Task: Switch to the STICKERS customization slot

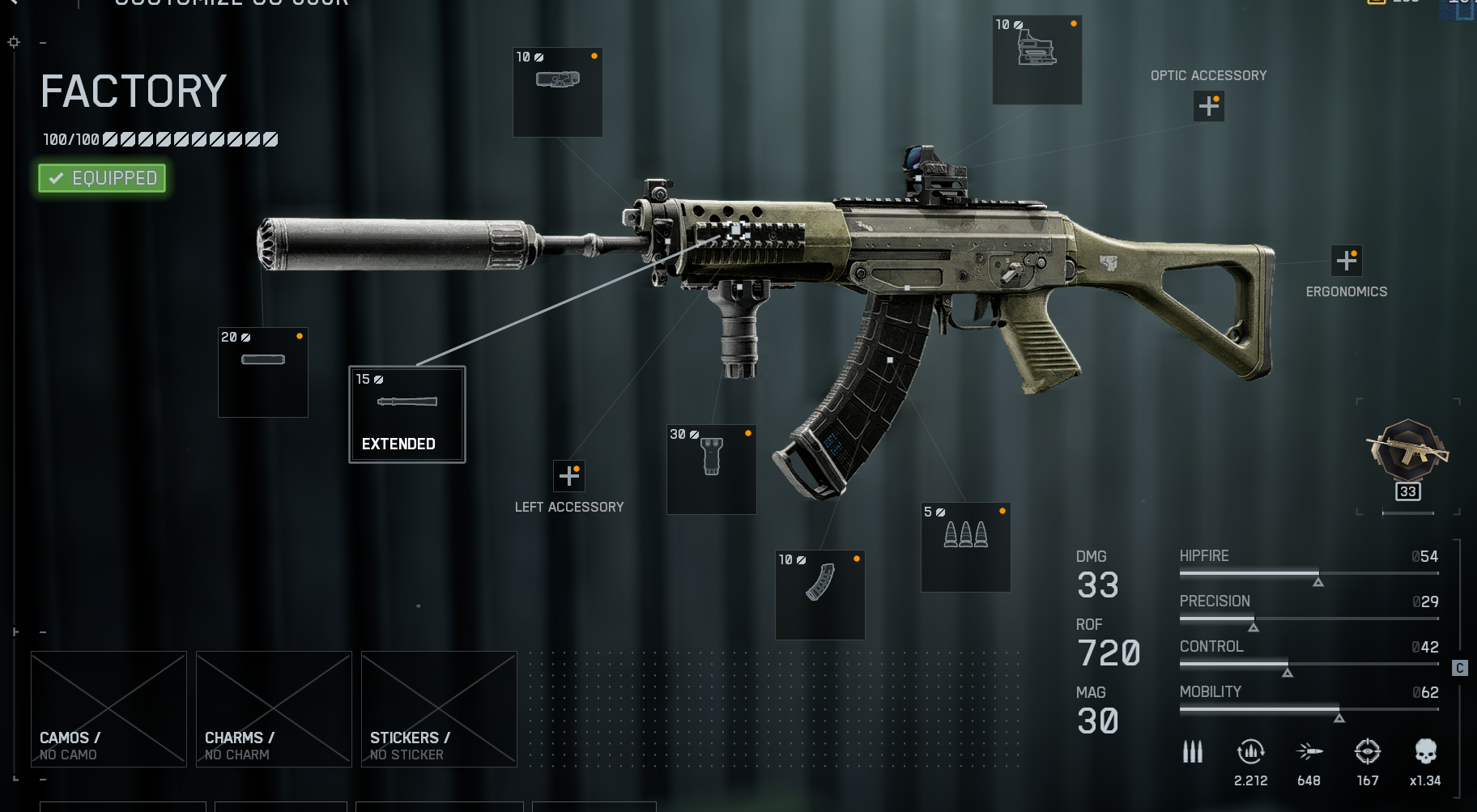Action: tap(438, 708)
